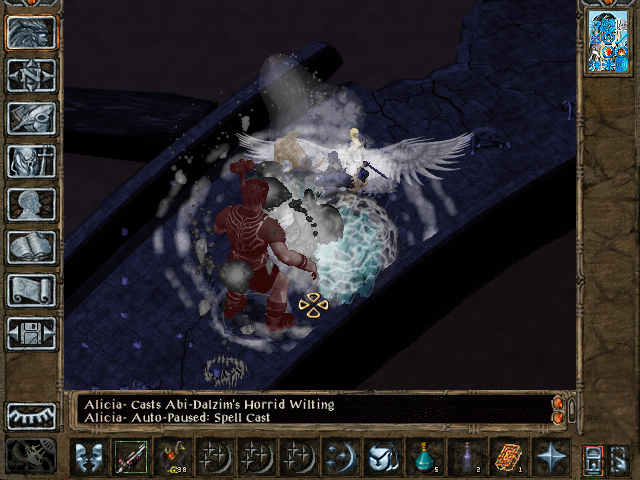Use the green potion with 5 charges
640x480 pixels.
click(x=425, y=457)
